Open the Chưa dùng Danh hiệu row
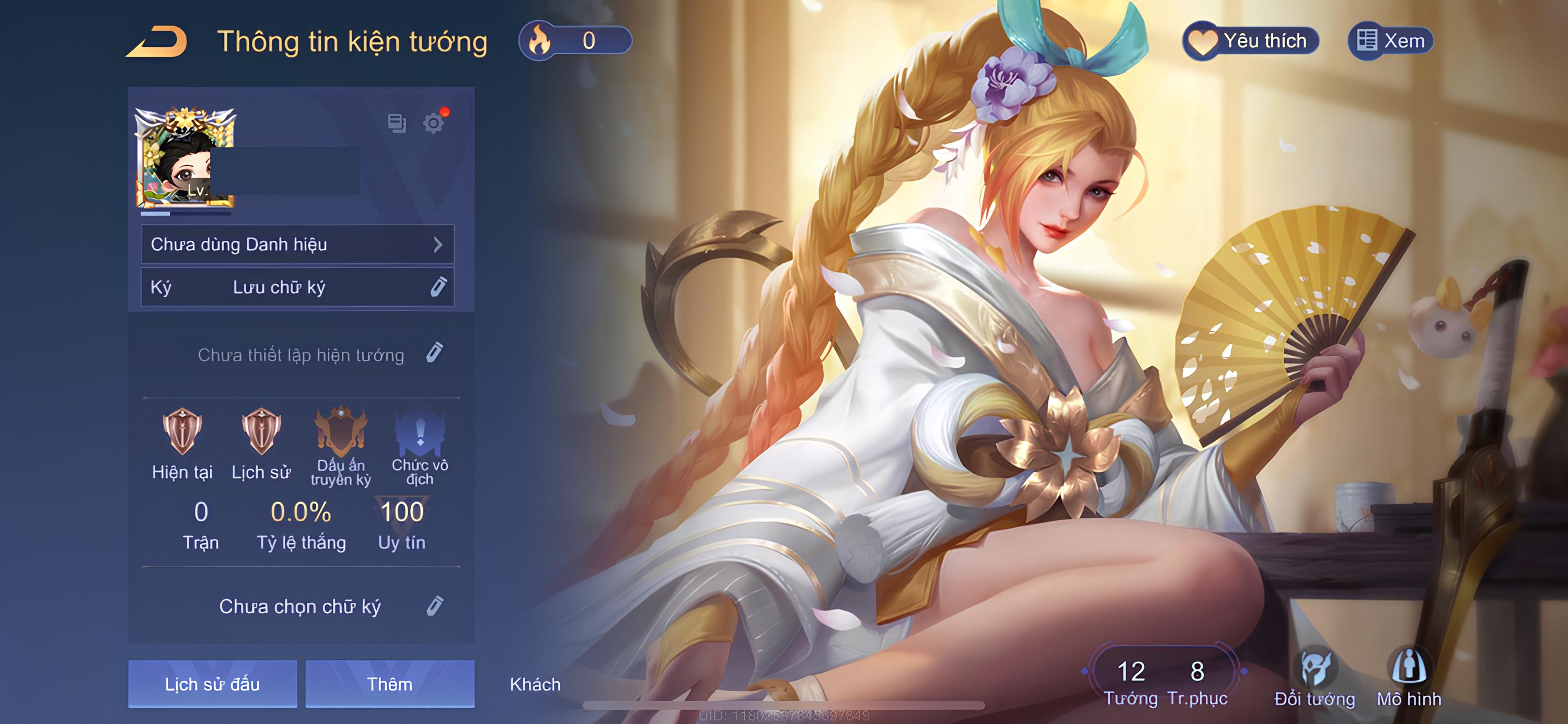 pos(297,244)
